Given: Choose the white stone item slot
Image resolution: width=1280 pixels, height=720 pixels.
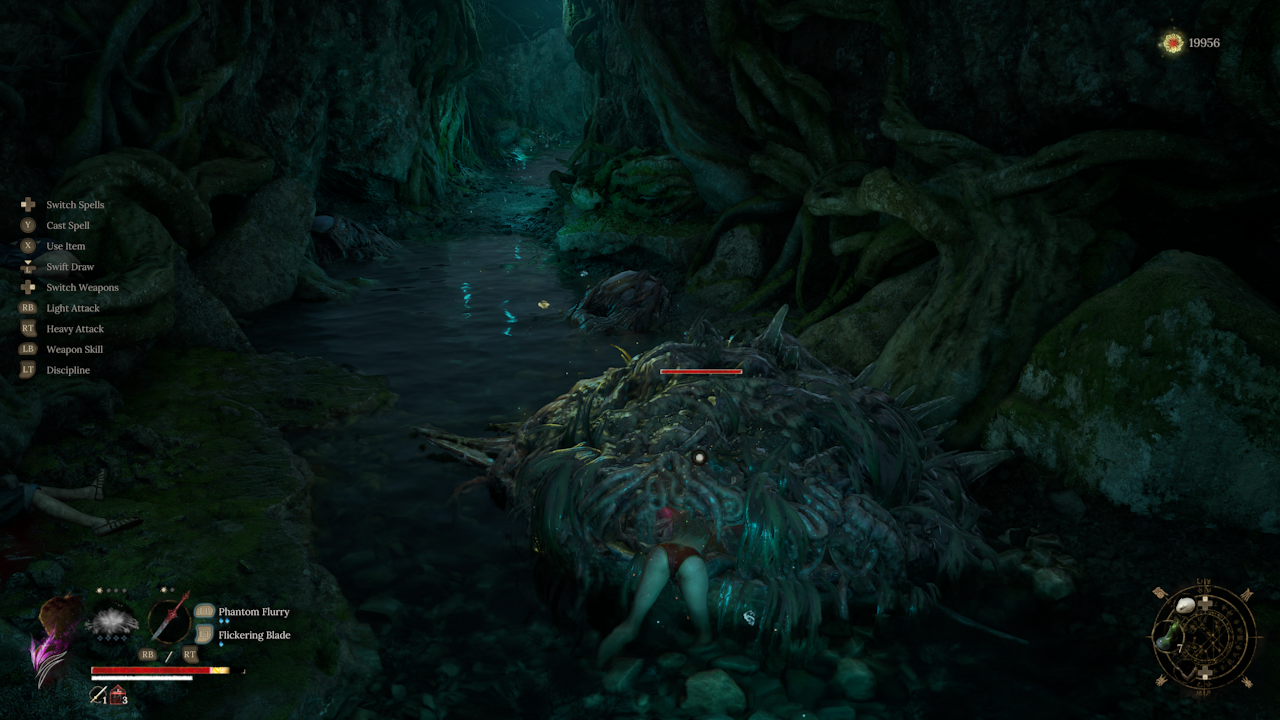Looking at the screenshot, I should 1186,606.
